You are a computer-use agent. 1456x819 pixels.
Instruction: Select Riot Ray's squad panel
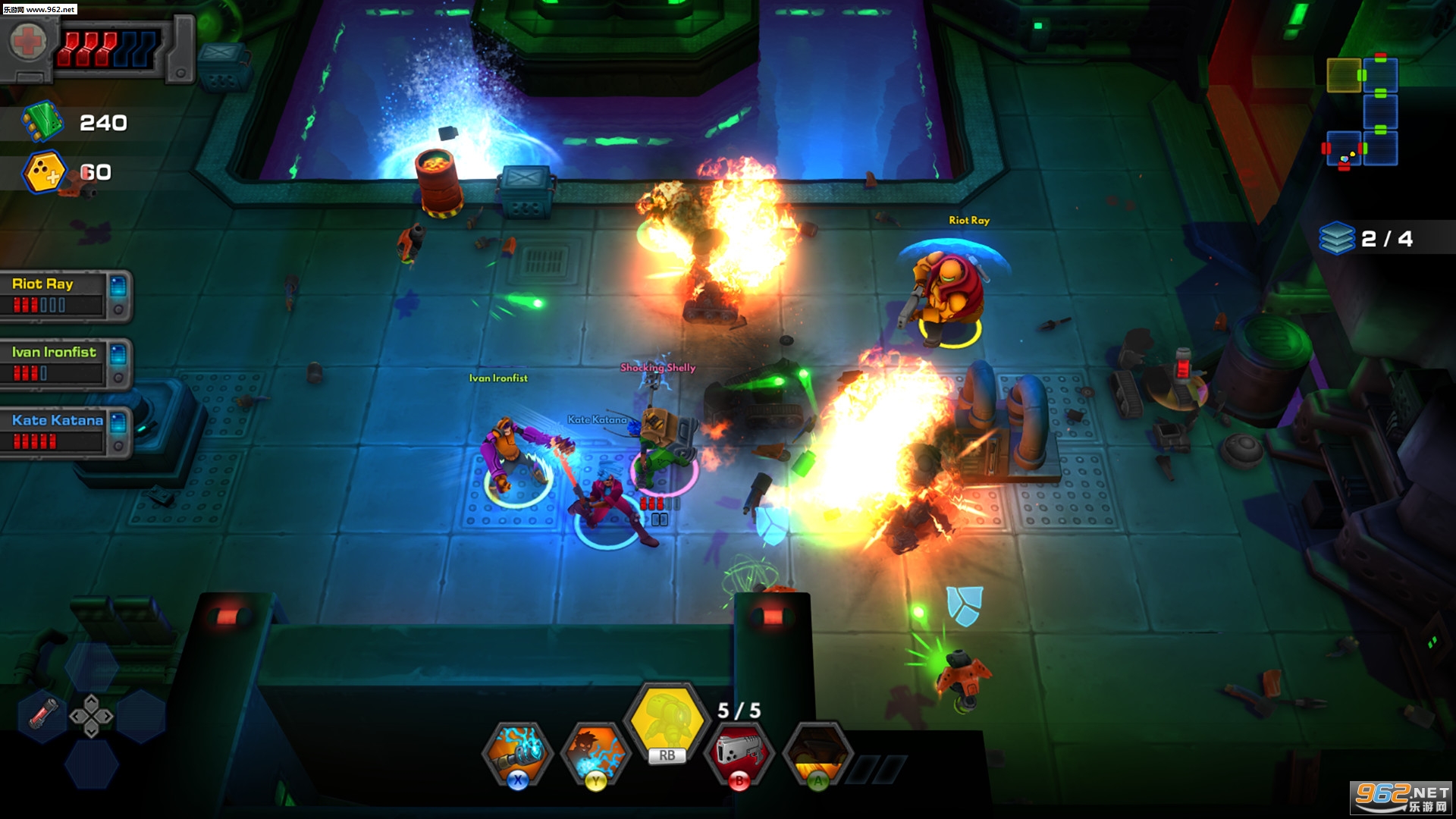pyautogui.click(x=65, y=295)
